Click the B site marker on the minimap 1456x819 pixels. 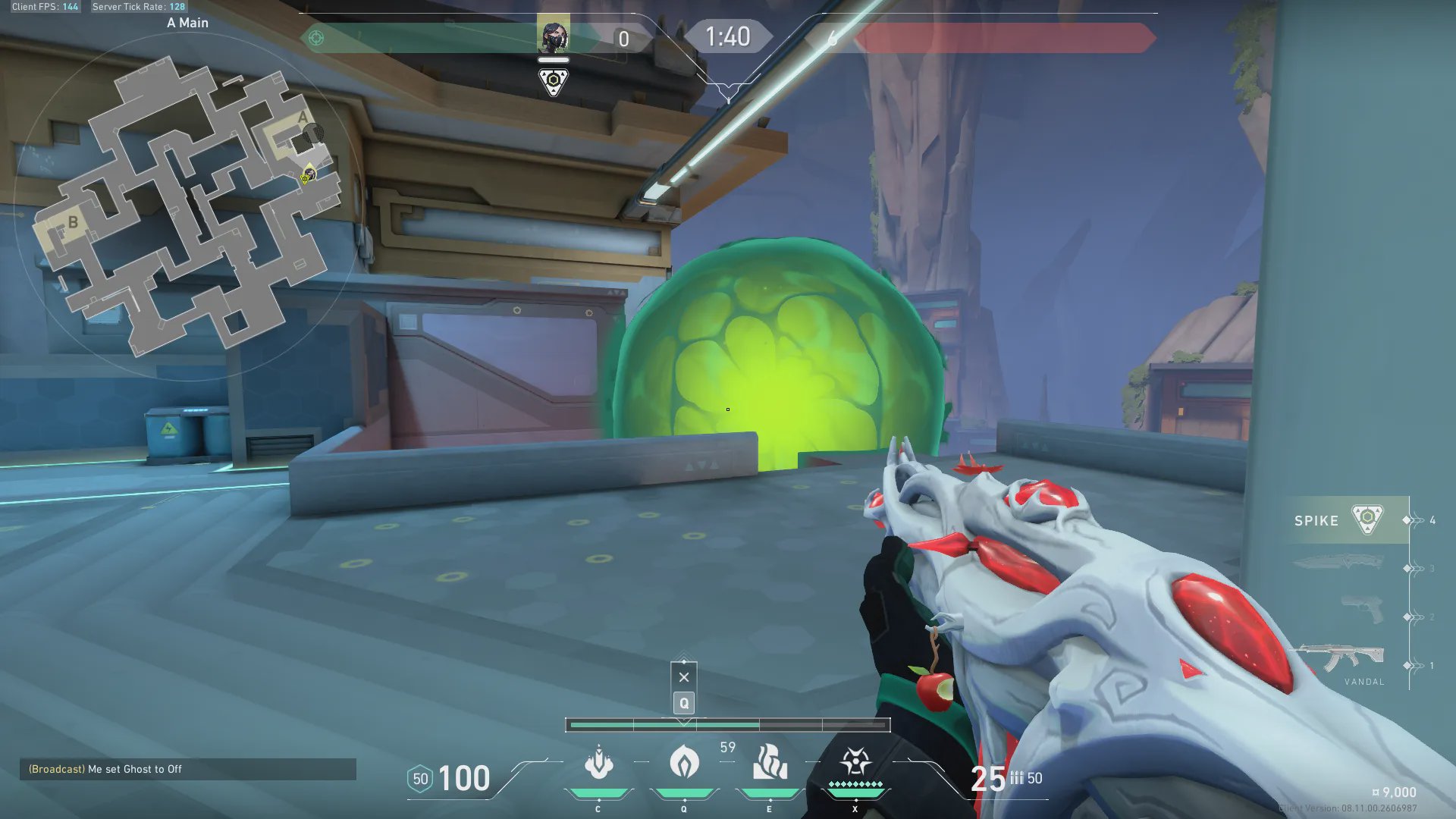(x=73, y=222)
